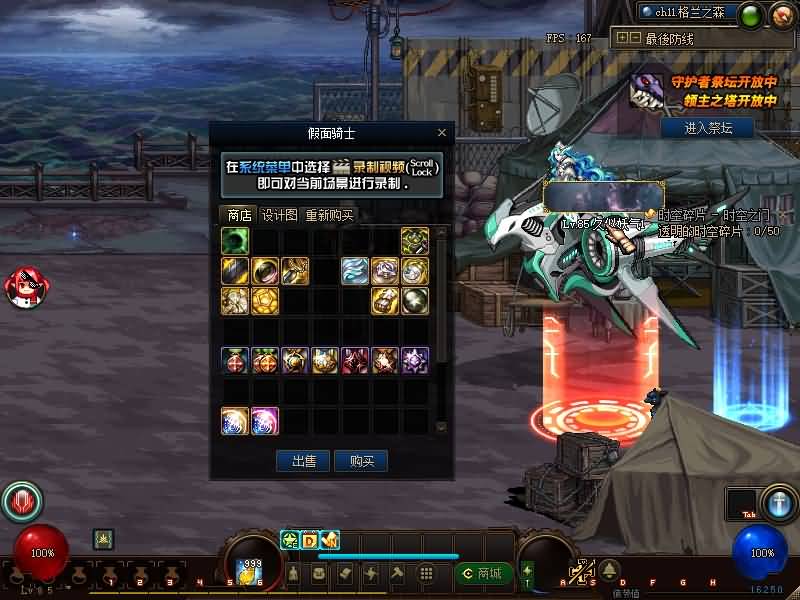
Task: Click the 购买 buy button
Action: pyautogui.click(x=361, y=461)
